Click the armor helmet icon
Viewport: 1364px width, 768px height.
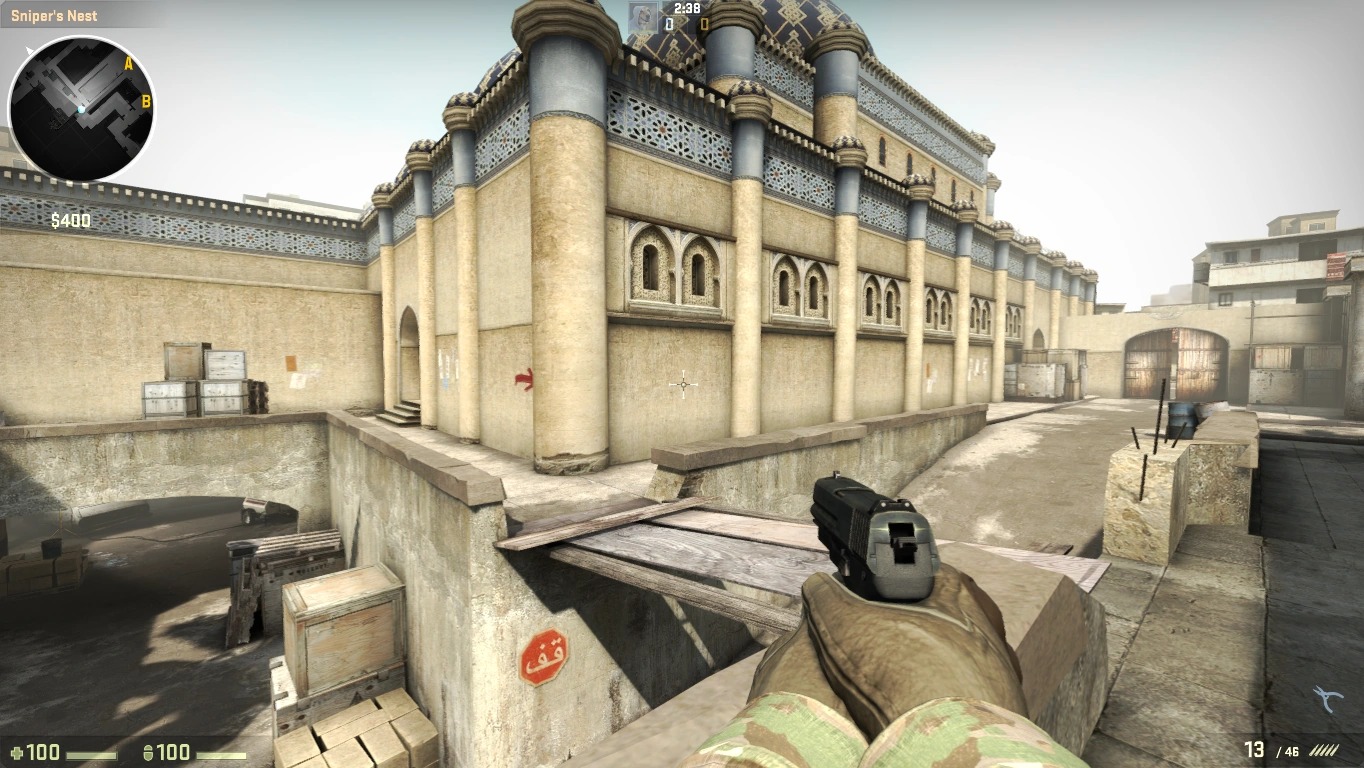[x=150, y=753]
